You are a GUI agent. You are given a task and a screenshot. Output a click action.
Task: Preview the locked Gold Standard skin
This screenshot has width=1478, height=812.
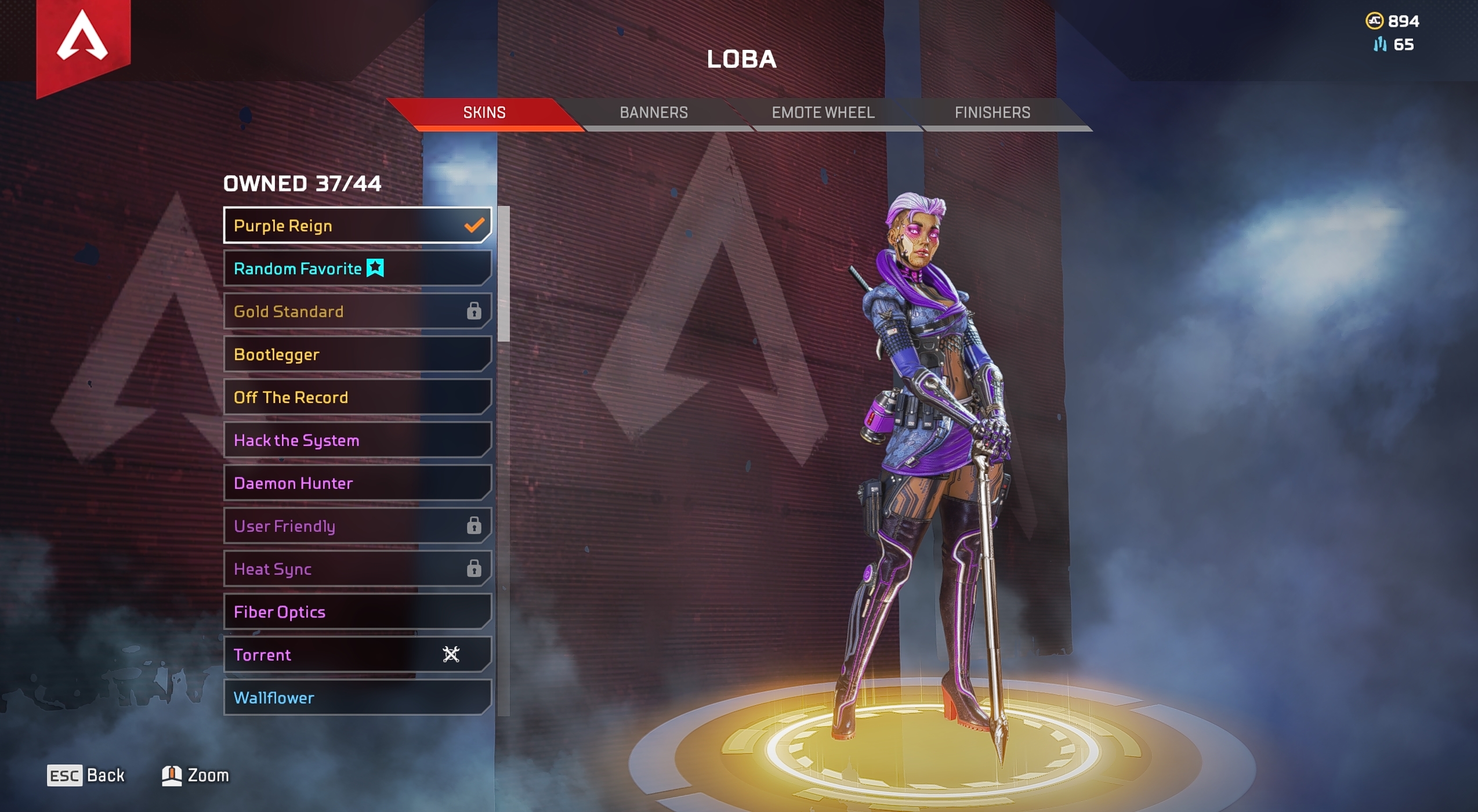357,311
